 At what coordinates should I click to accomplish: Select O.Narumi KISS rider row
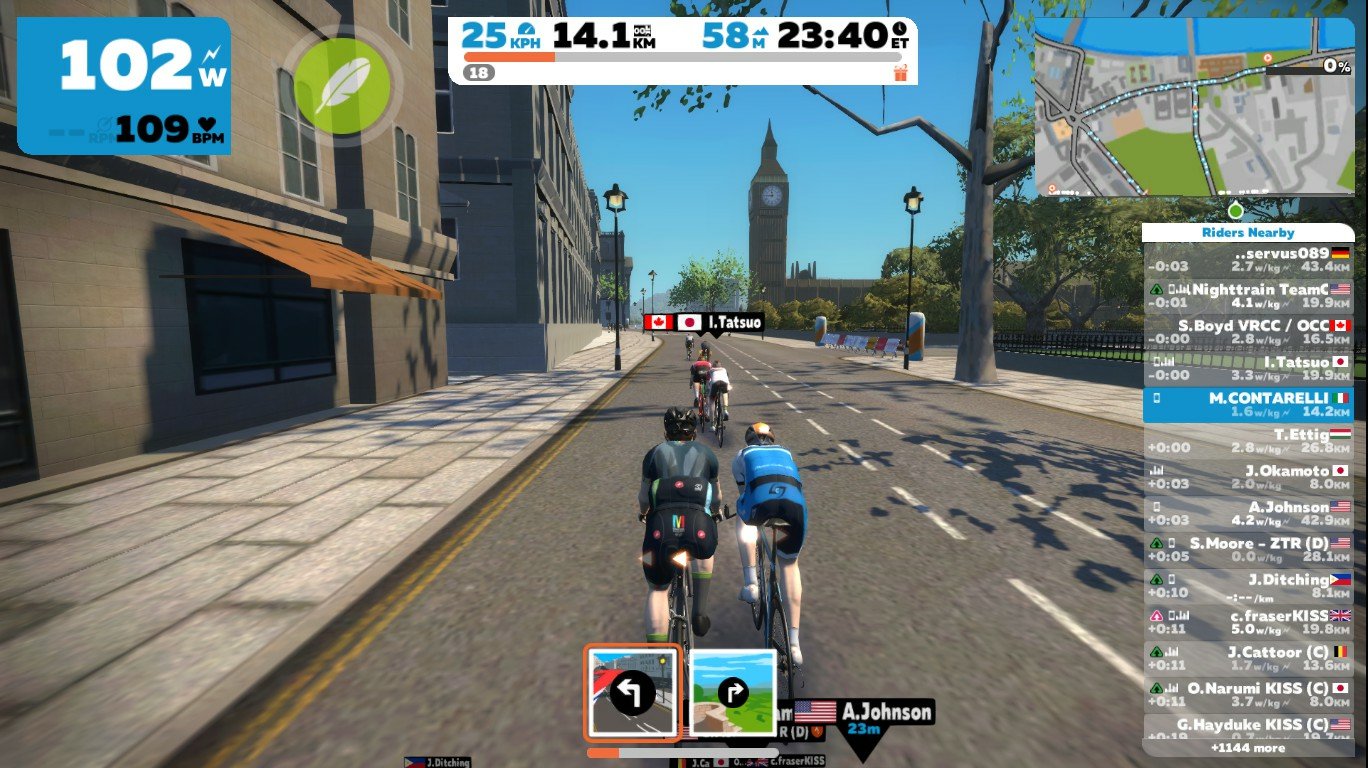1248,694
